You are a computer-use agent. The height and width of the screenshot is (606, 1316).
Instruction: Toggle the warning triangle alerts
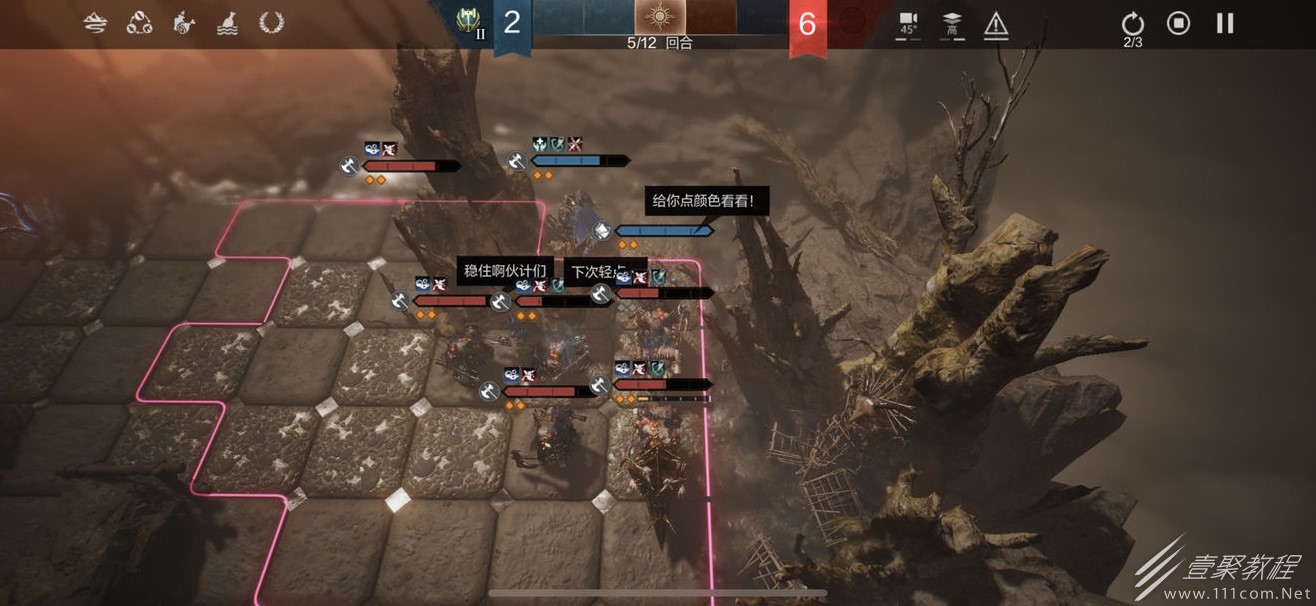coord(996,24)
